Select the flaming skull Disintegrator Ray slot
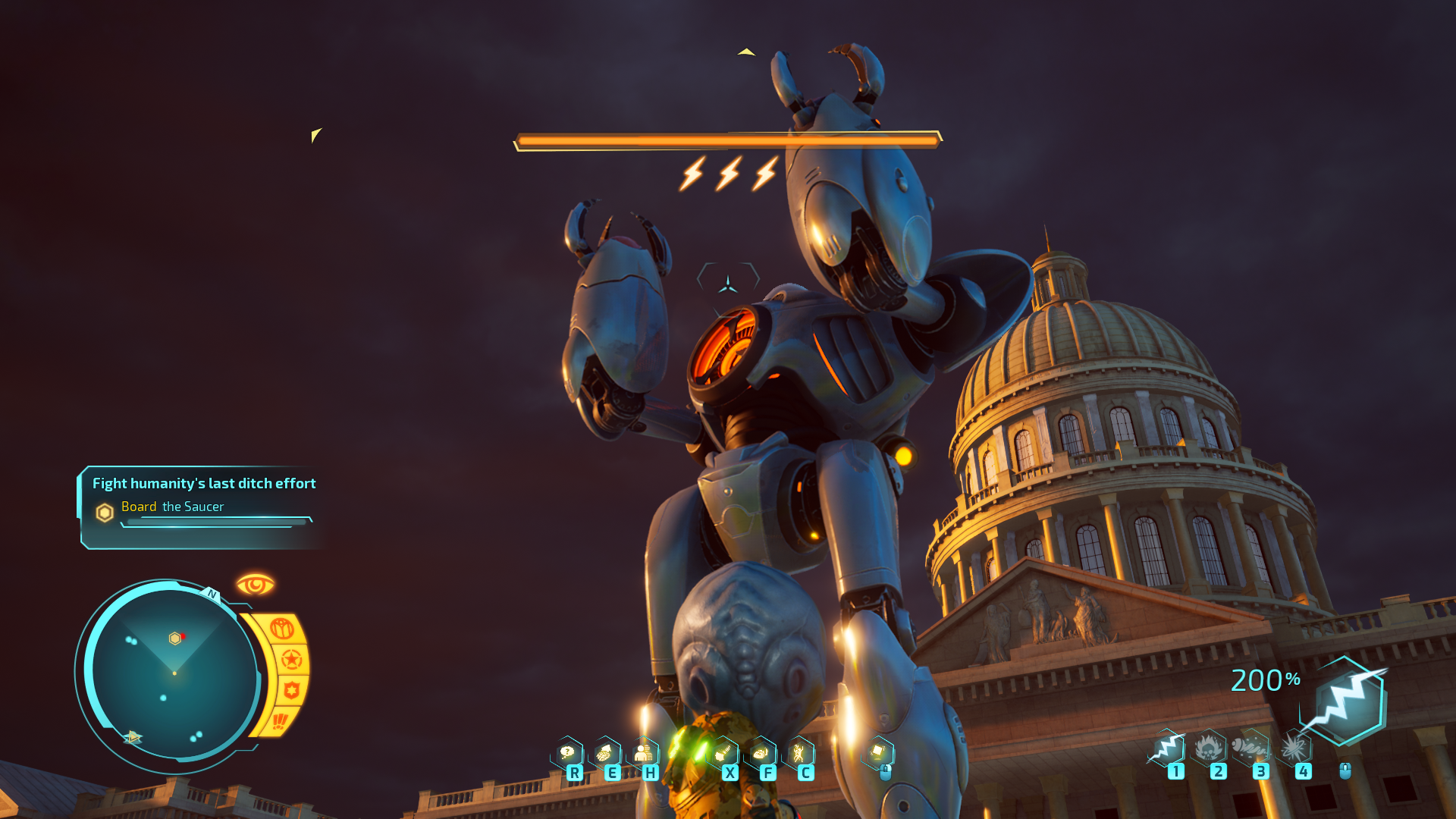Screen dimensions: 1456x819 pyautogui.click(x=1210, y=748)
